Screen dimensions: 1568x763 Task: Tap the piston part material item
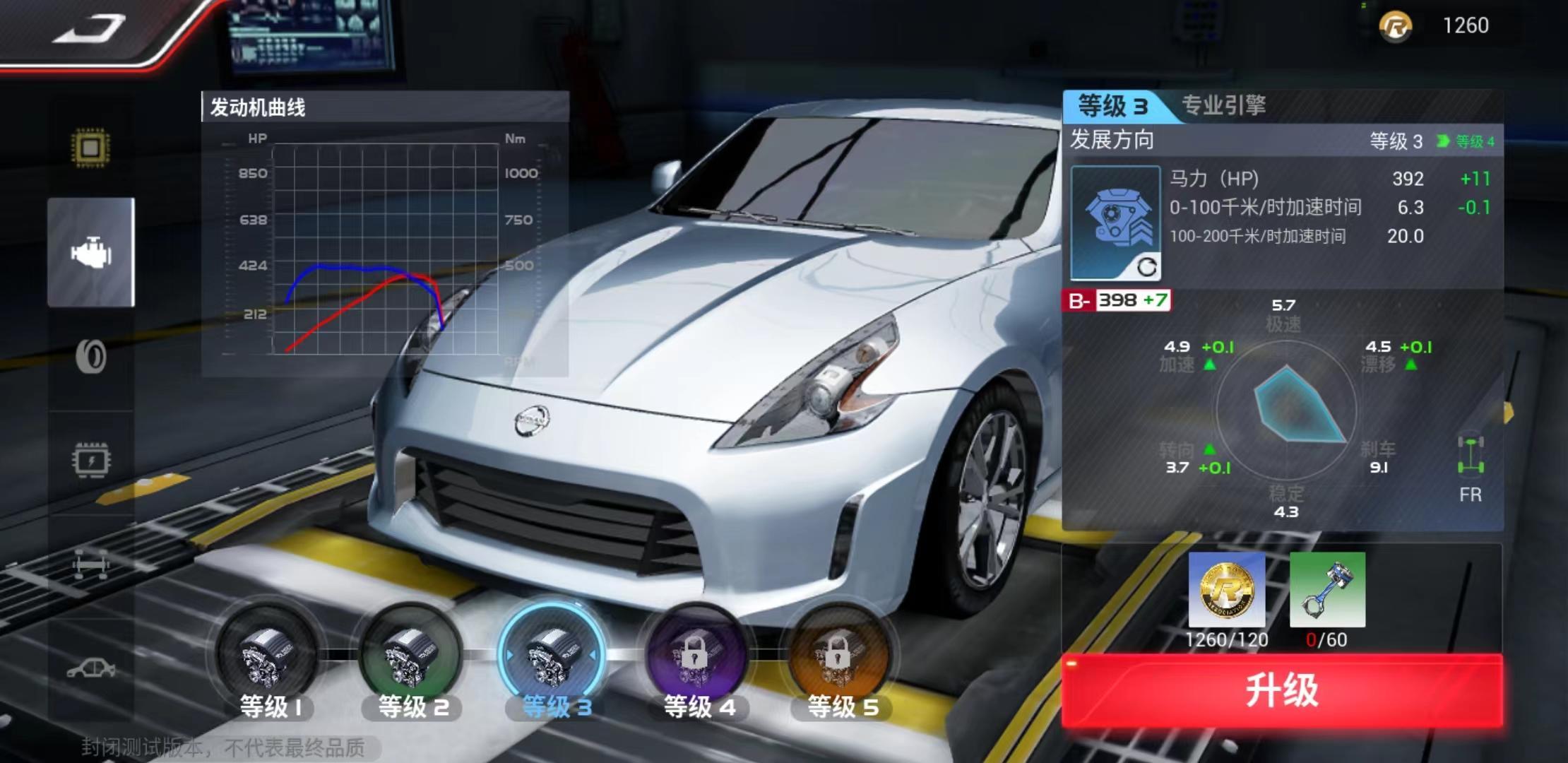pyautogui.click(x=1327, y=590)
